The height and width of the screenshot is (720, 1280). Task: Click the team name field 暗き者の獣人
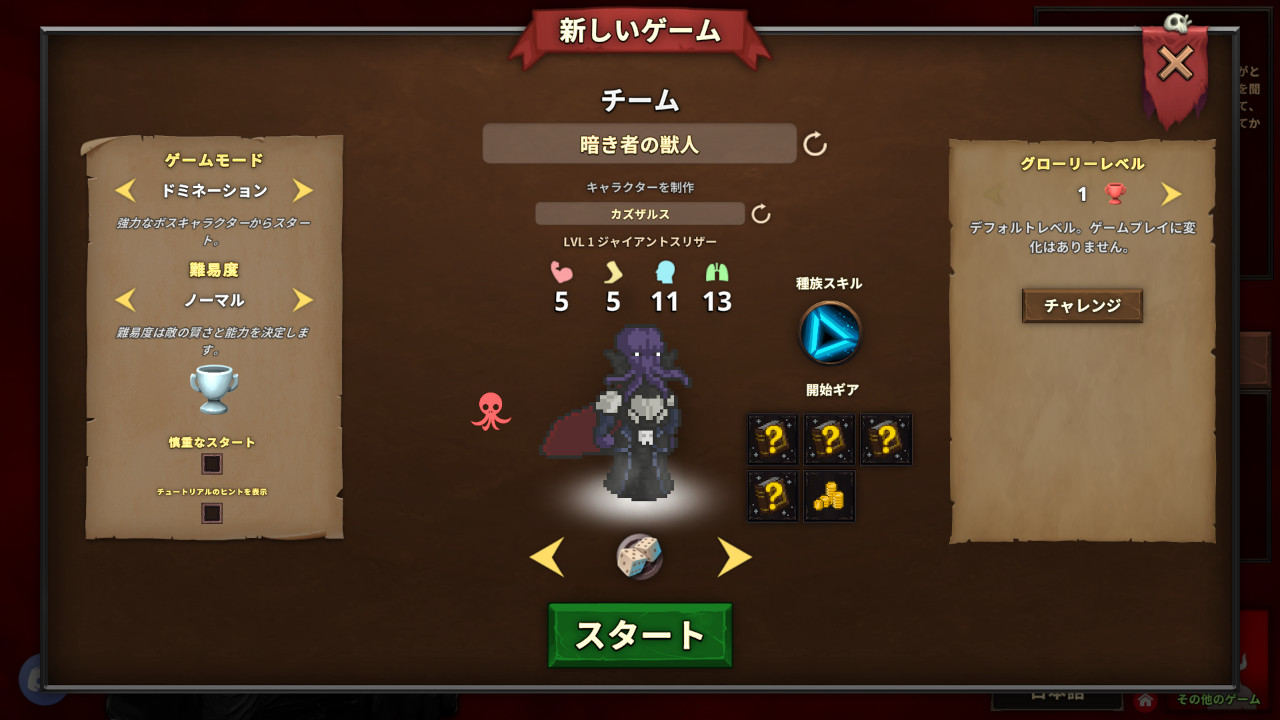tap(640, 143)
